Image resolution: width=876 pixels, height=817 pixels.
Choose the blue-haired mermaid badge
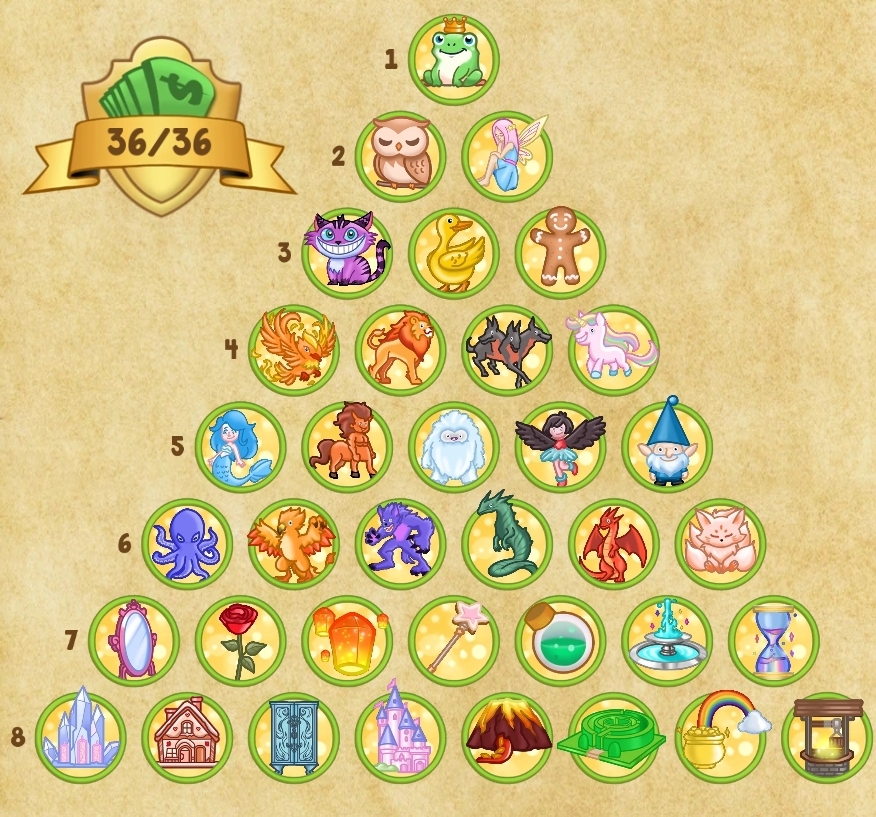pos(239,447)
